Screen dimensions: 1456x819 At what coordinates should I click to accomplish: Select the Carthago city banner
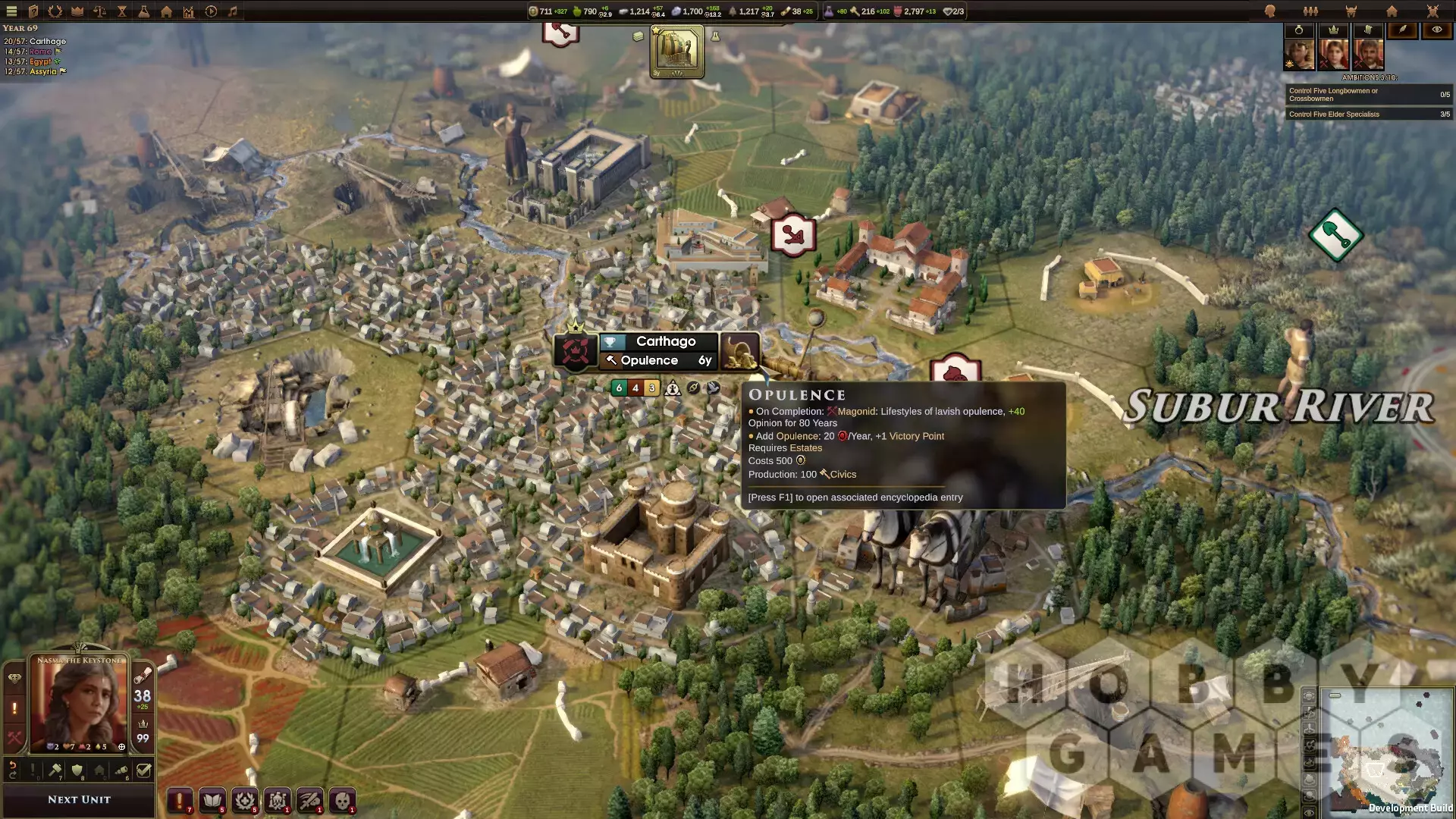click(665, 341)
